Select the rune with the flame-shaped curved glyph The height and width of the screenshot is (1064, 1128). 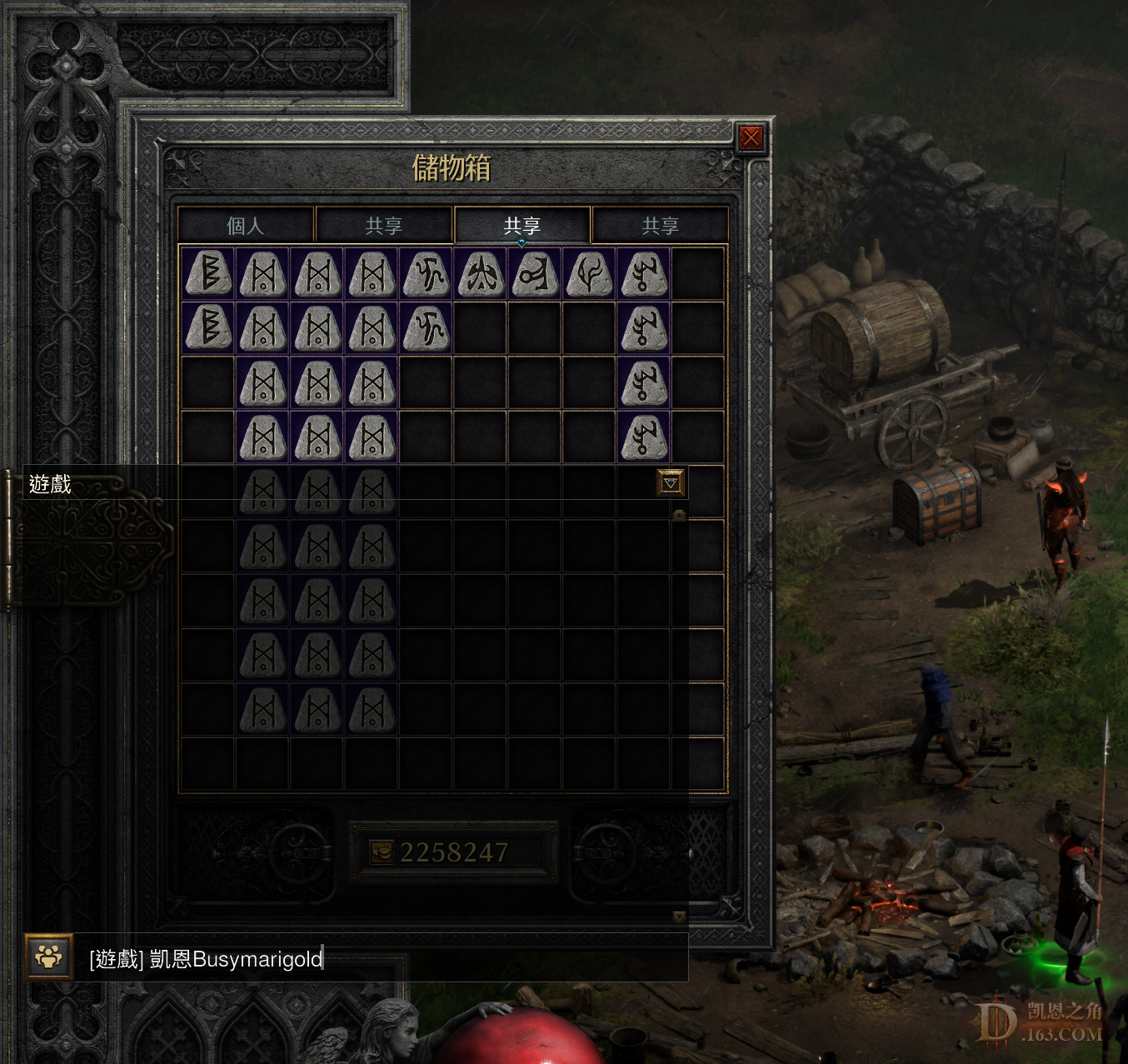[x=590, y=274]
